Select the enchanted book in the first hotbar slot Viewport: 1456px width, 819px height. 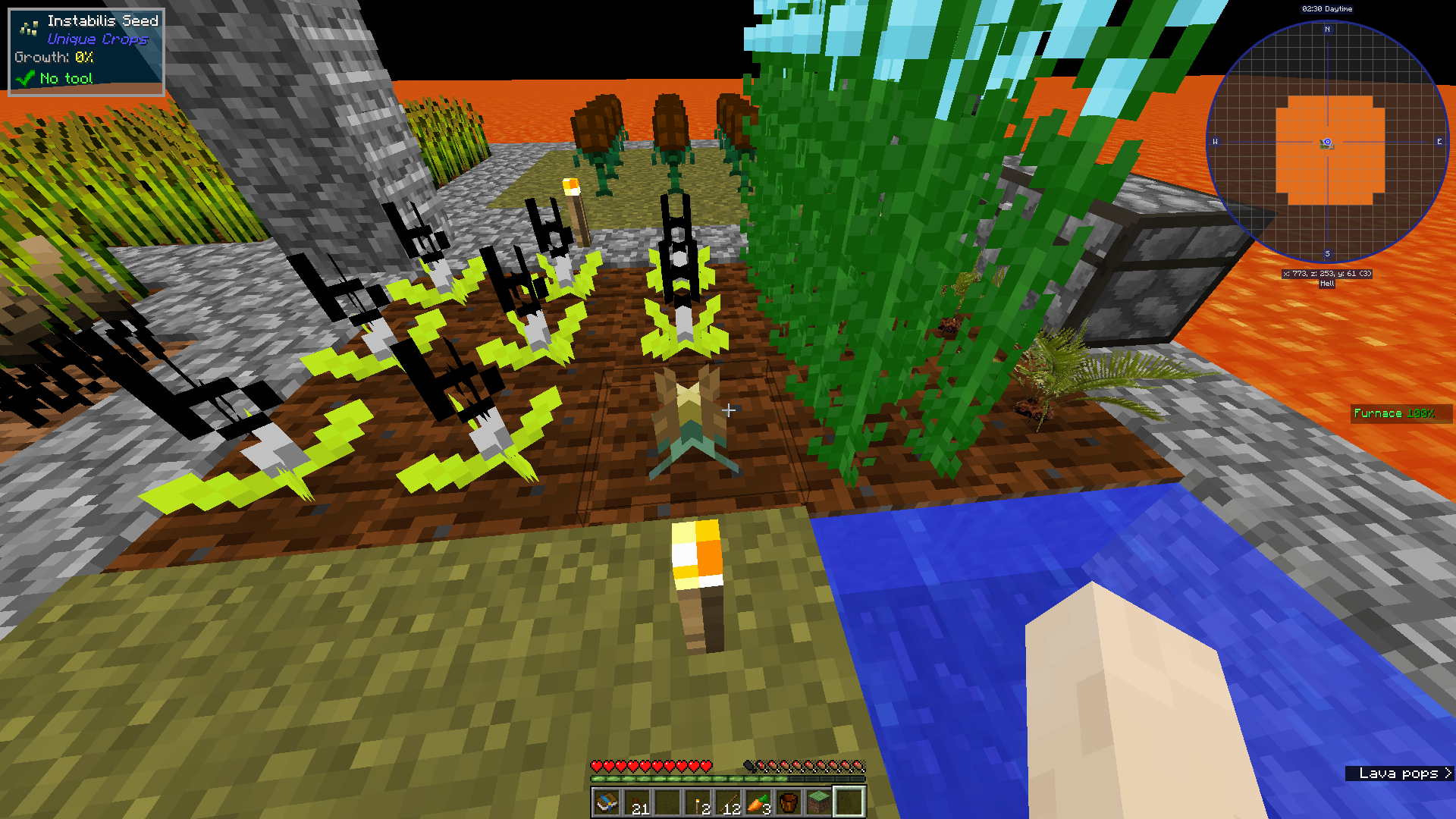pos(607,802)
